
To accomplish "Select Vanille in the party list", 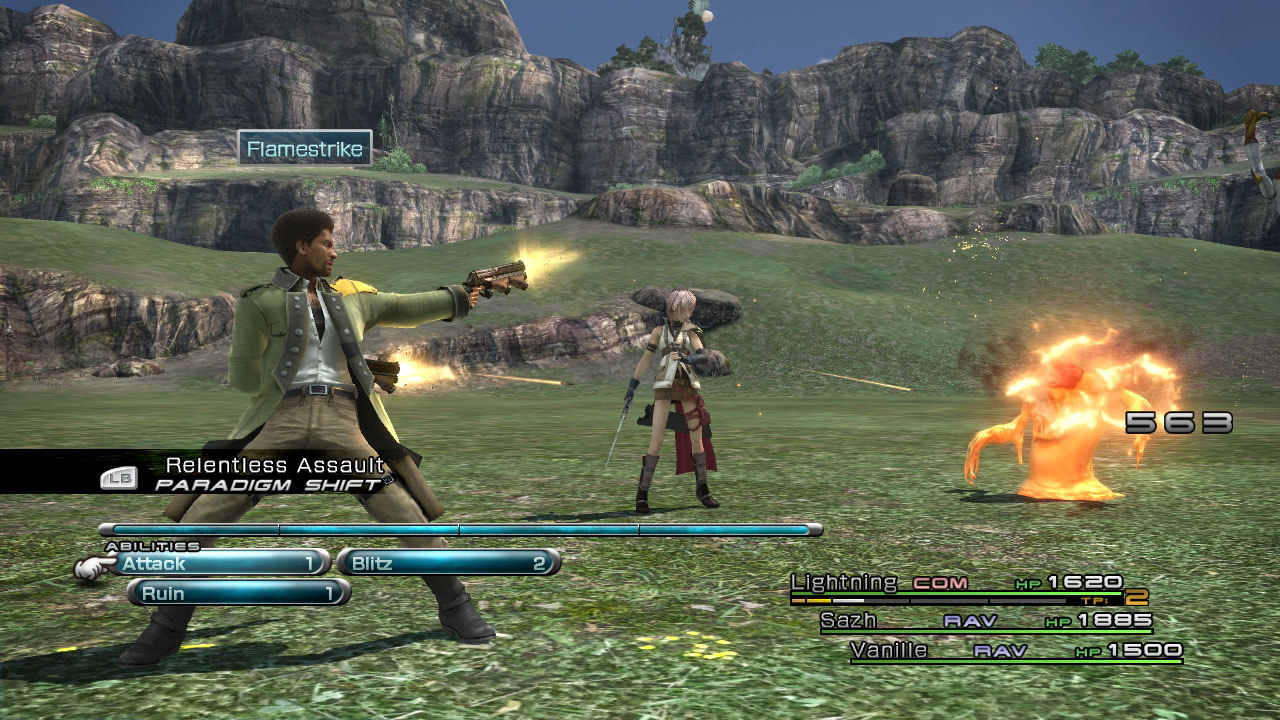I will coord(889,651).
